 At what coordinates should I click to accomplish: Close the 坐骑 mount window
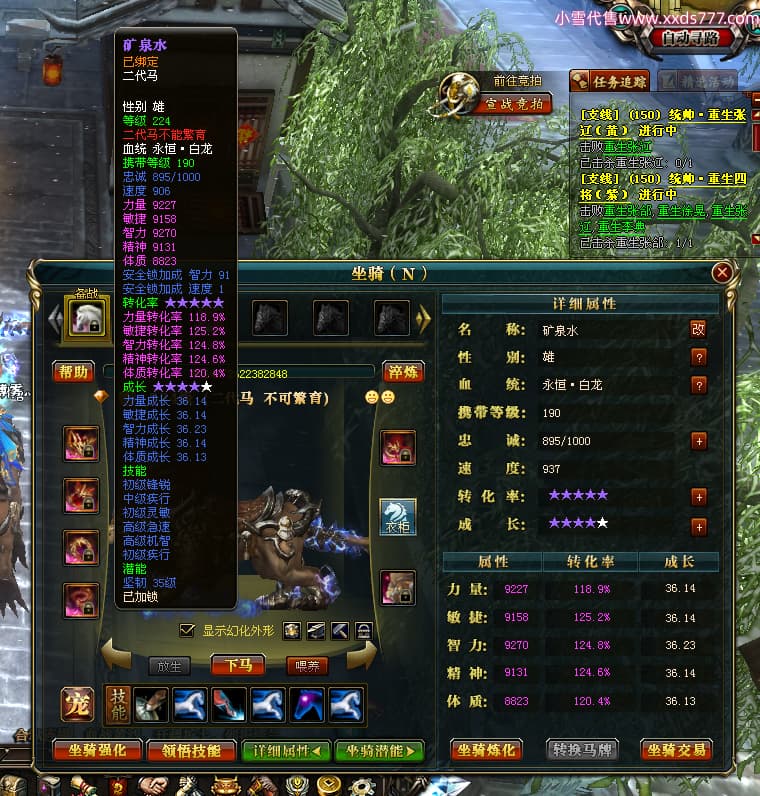click(x=722, y=272)
